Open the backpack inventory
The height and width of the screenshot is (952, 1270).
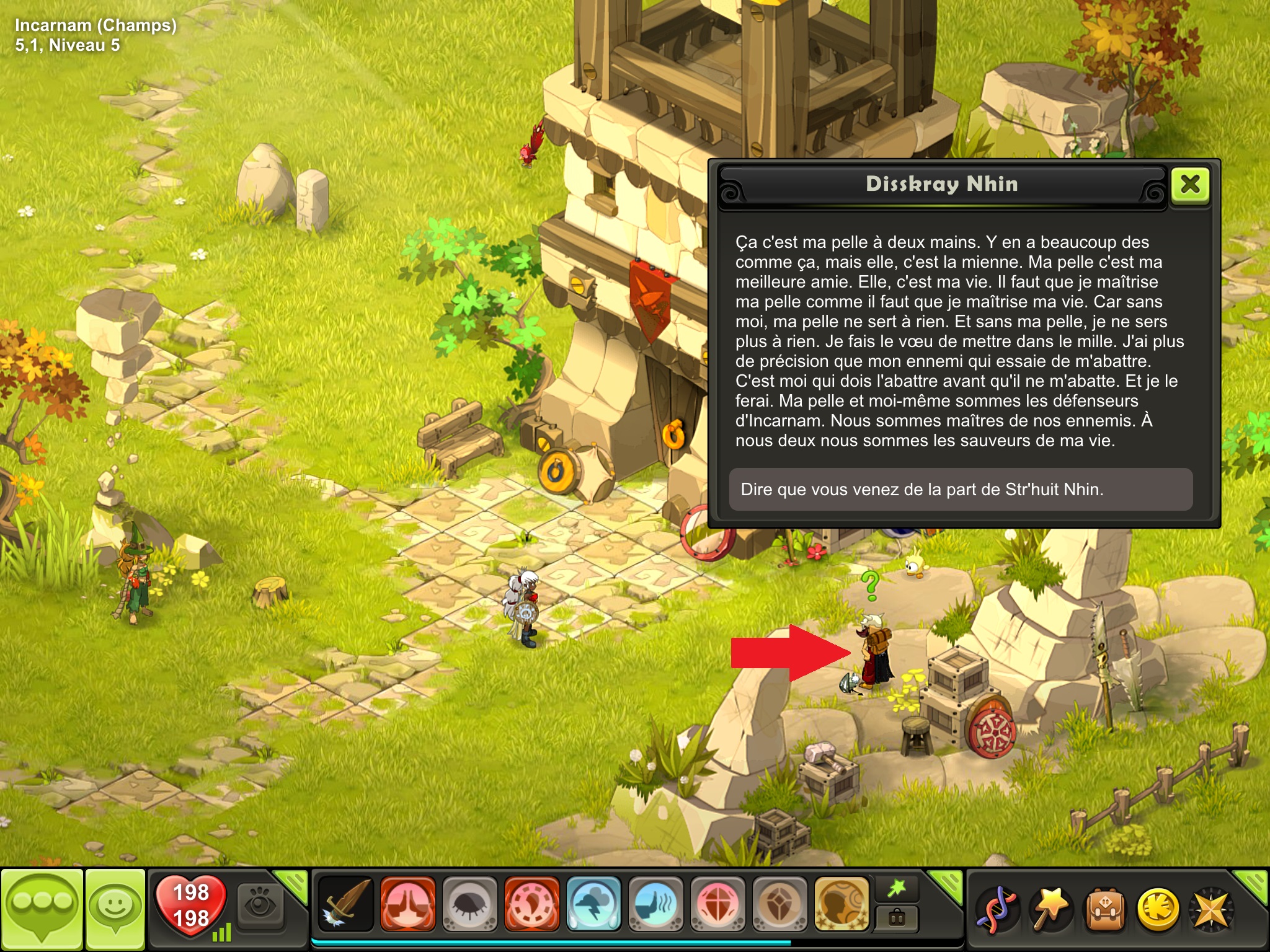[x=1104, y=909]
